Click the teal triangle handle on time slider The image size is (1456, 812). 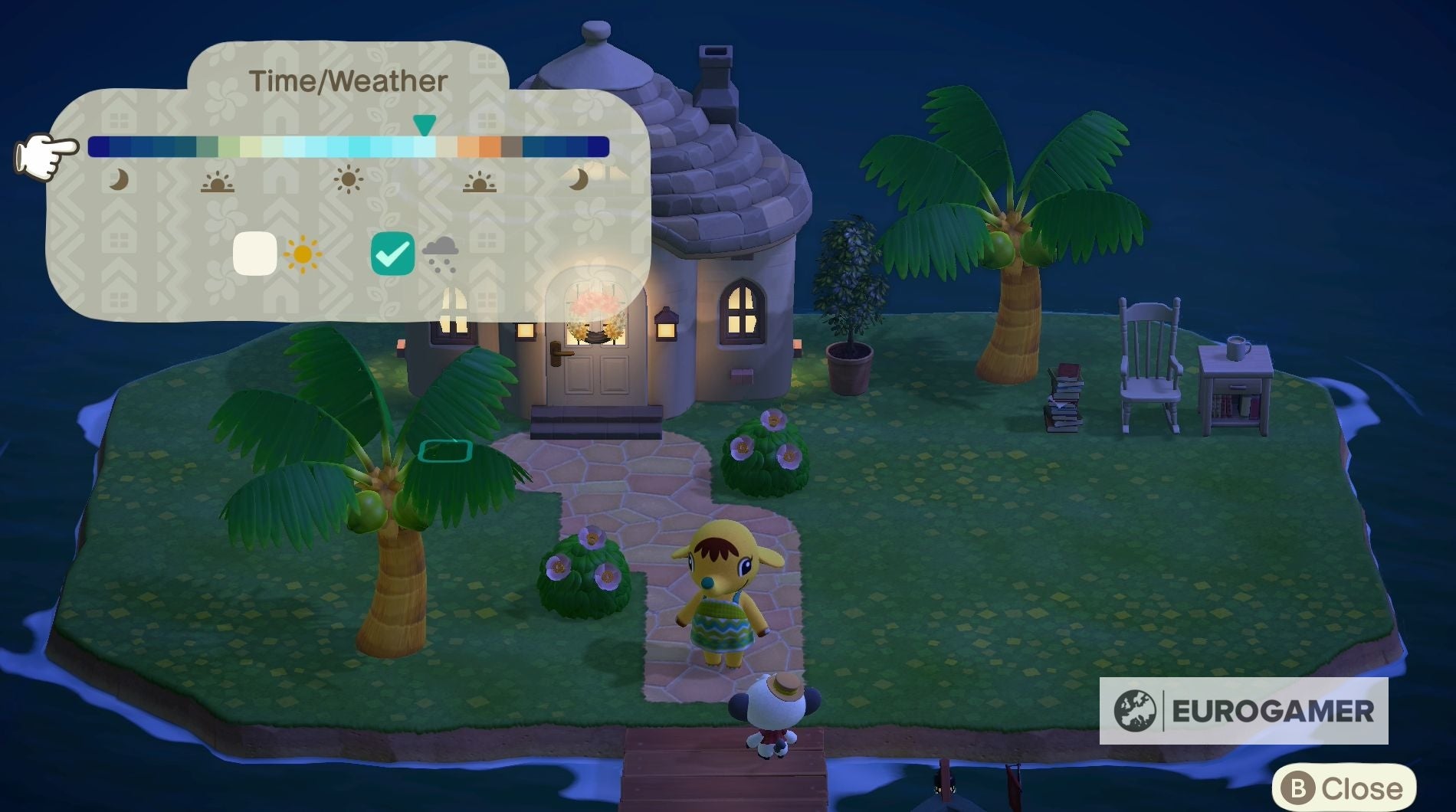pyautogui.click(x=424, y=123)
